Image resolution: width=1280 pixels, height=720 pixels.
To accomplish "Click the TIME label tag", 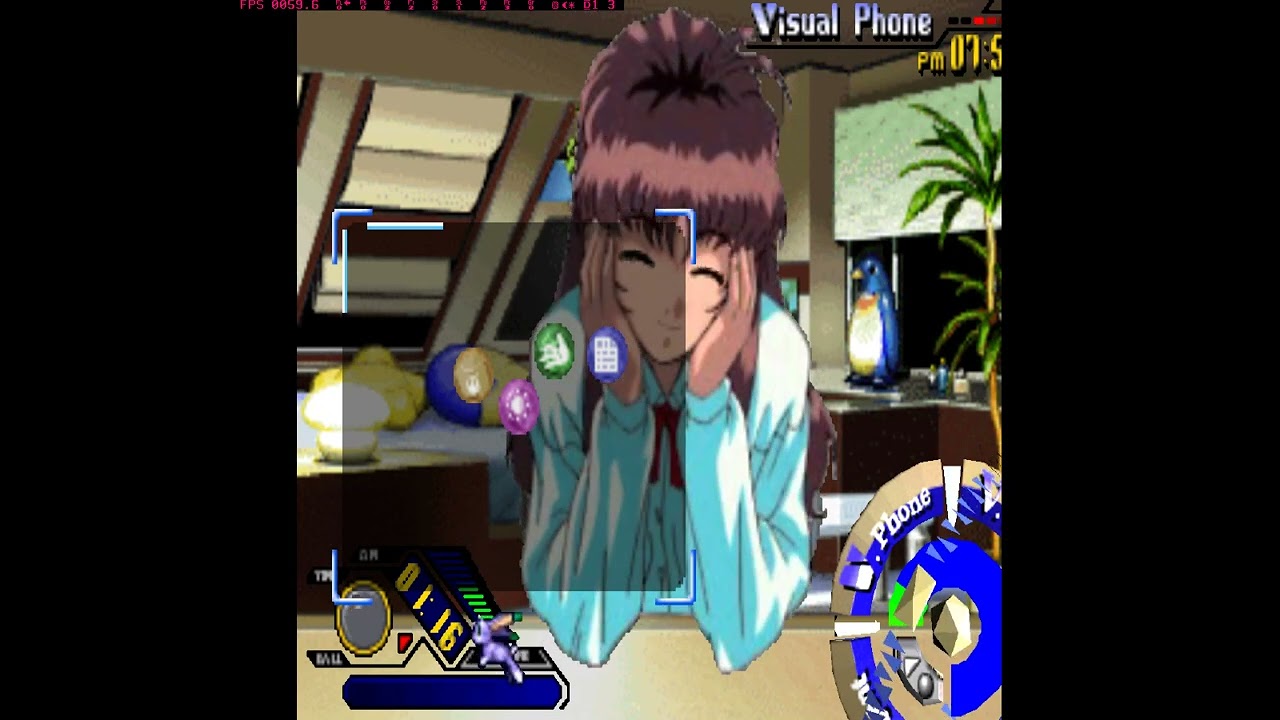I will coord(323,577).
